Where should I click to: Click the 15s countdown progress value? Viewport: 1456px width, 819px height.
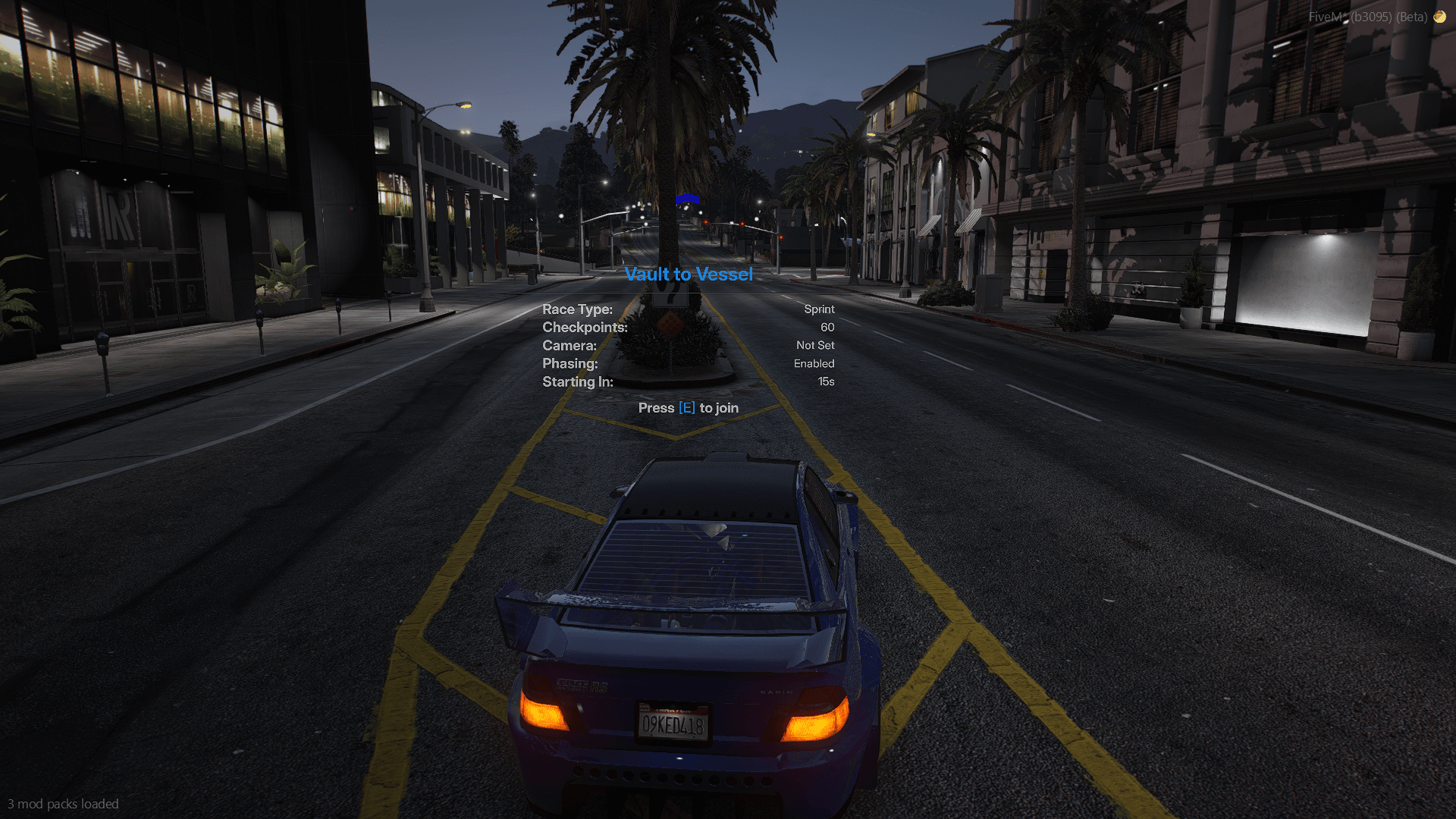tap(827, 381)
